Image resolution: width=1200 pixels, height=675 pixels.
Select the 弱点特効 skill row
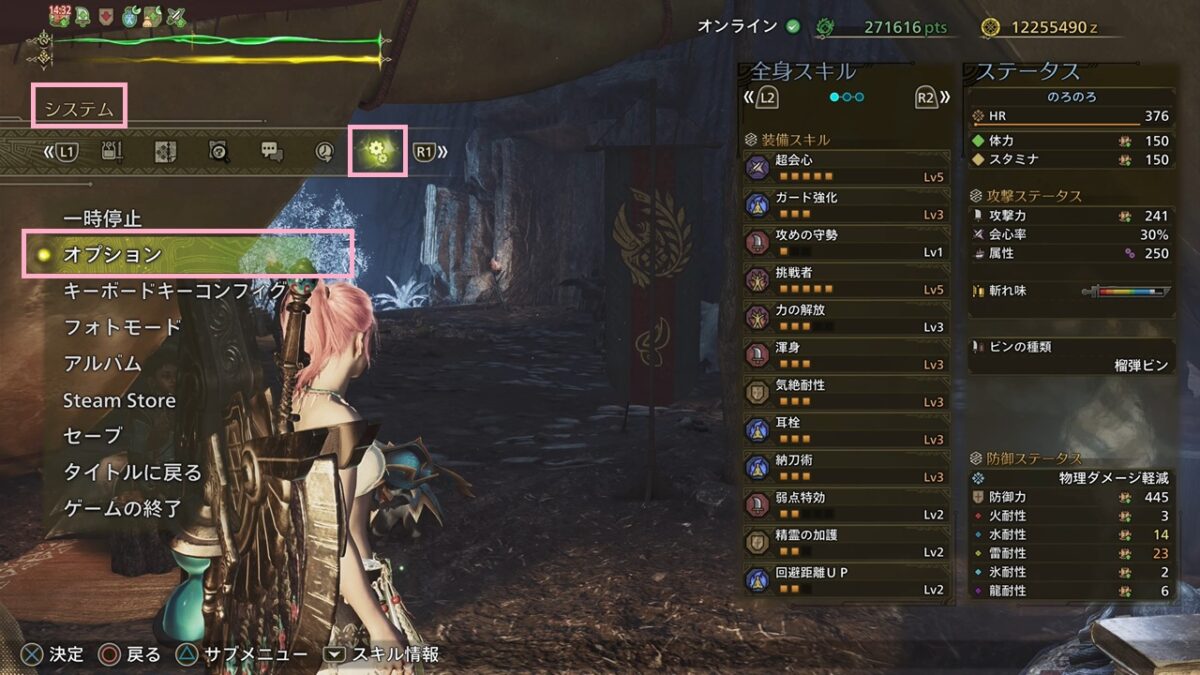tap(846, 505)
